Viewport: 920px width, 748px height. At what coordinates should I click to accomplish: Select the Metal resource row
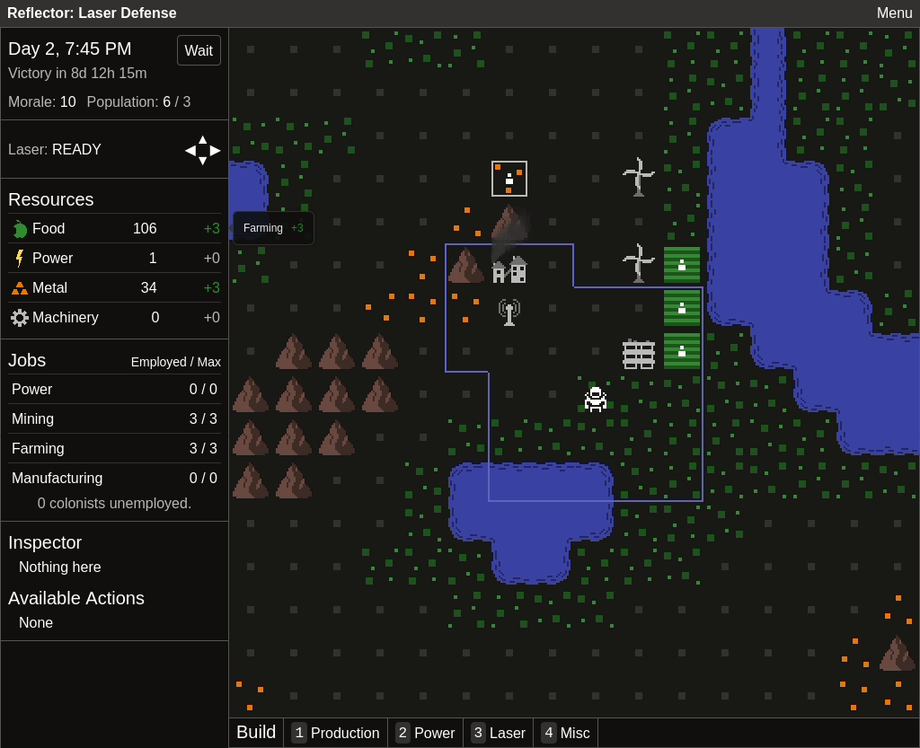[114, 288]
